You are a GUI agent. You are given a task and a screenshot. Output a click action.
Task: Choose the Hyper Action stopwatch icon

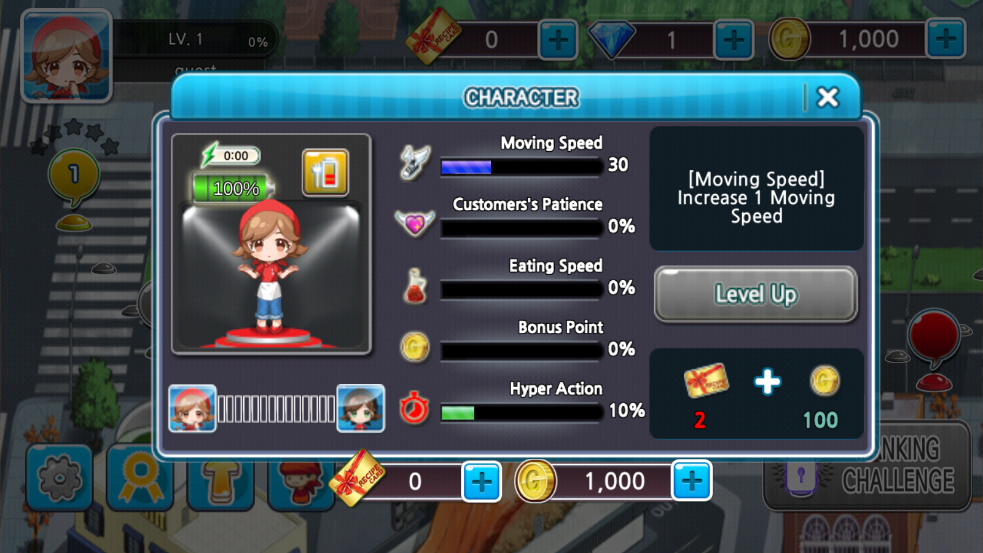click(414, 409)
